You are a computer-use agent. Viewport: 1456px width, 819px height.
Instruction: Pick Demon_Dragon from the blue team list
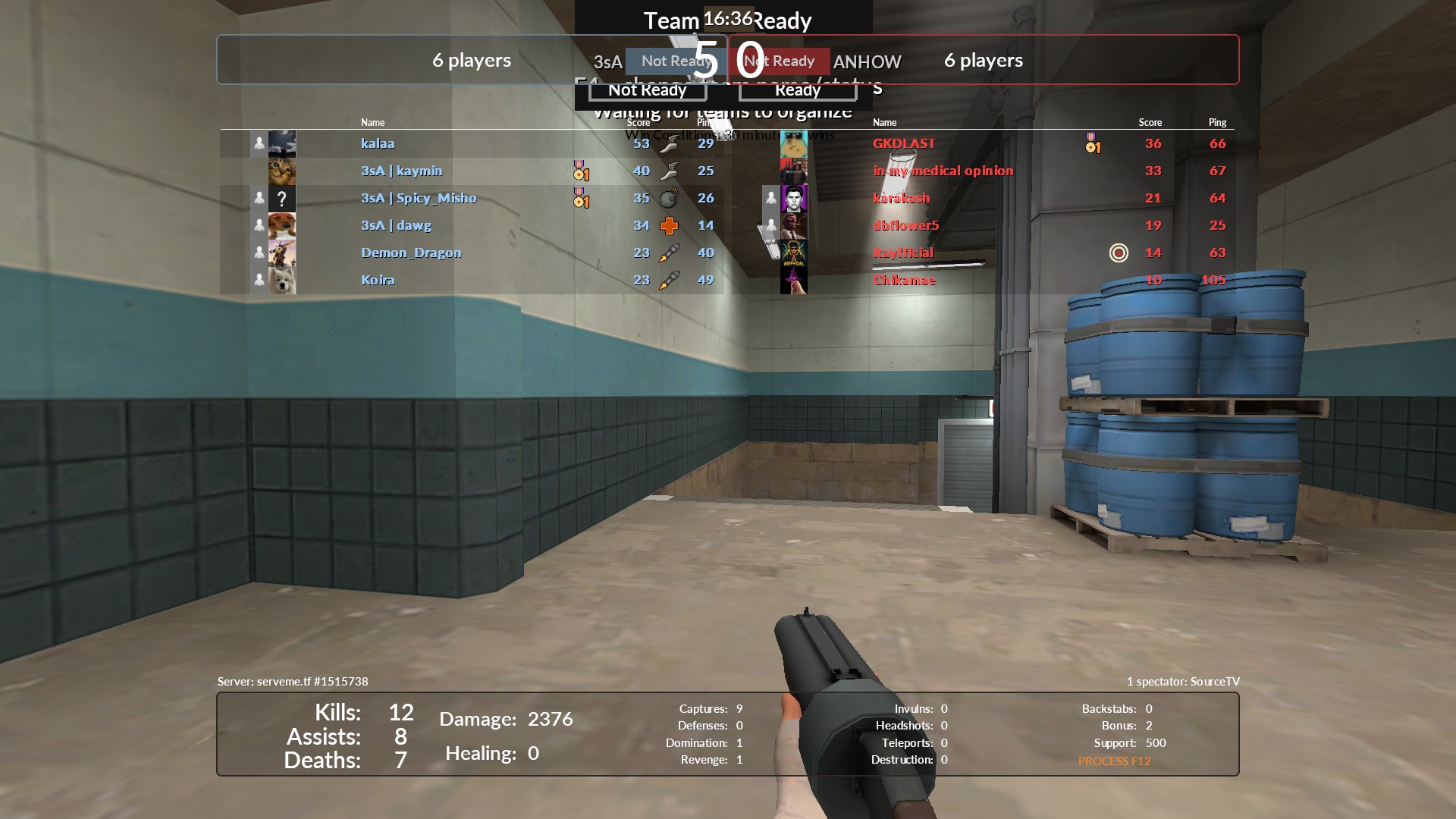pos(410,253)
